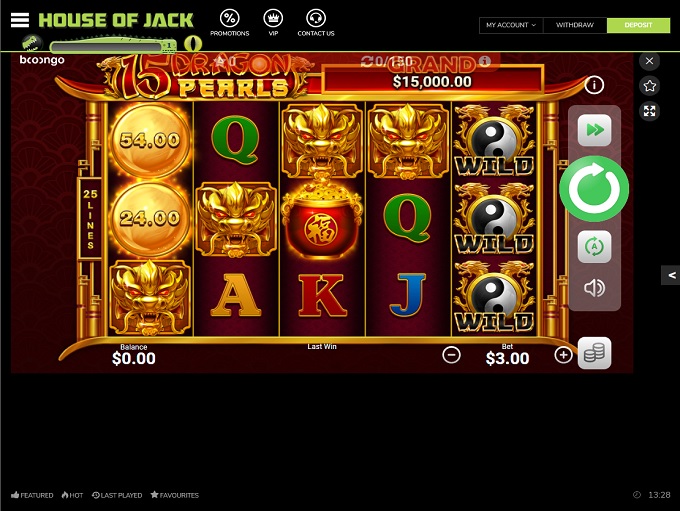Activate the turbo fast-forward button

594,130
